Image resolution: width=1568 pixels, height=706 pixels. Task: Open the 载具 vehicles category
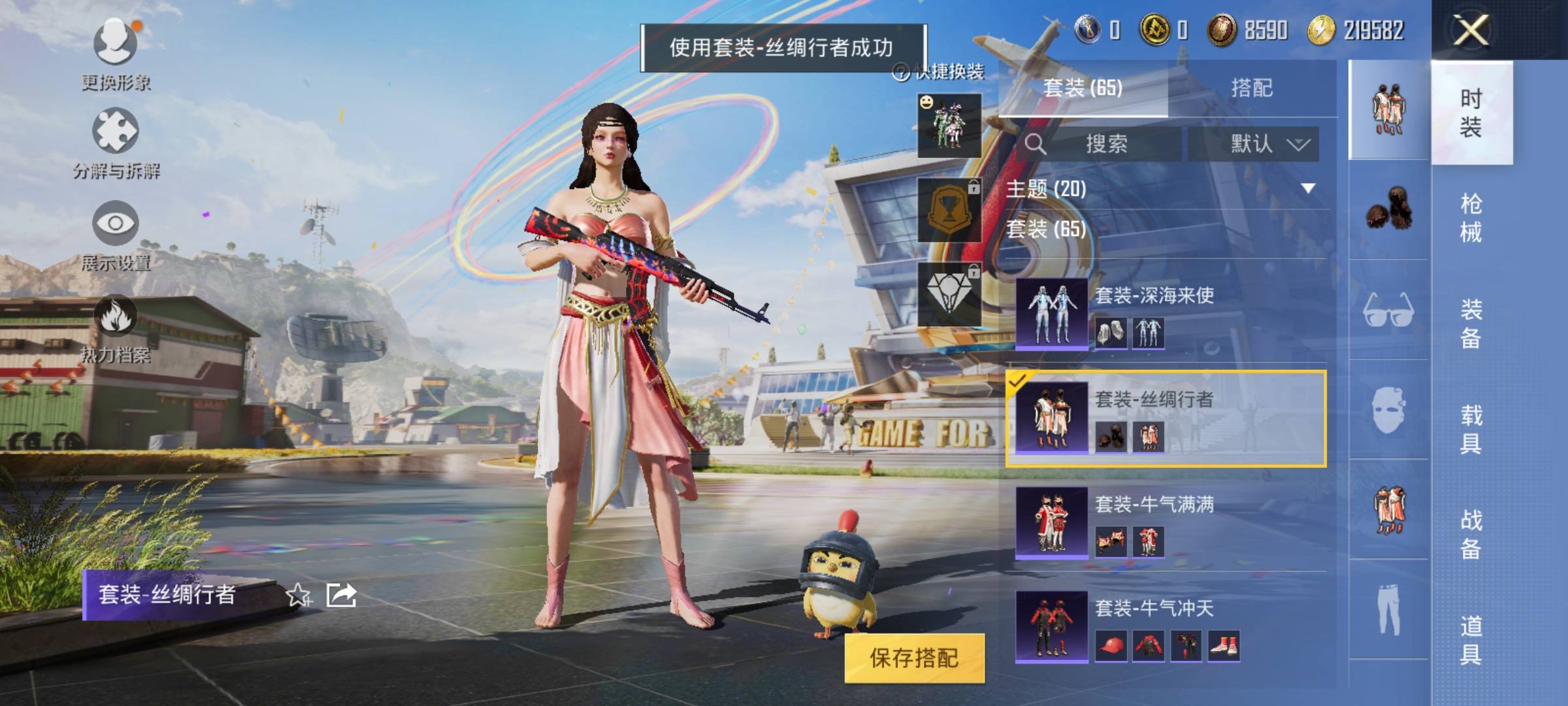click(x=1471, y=429)
